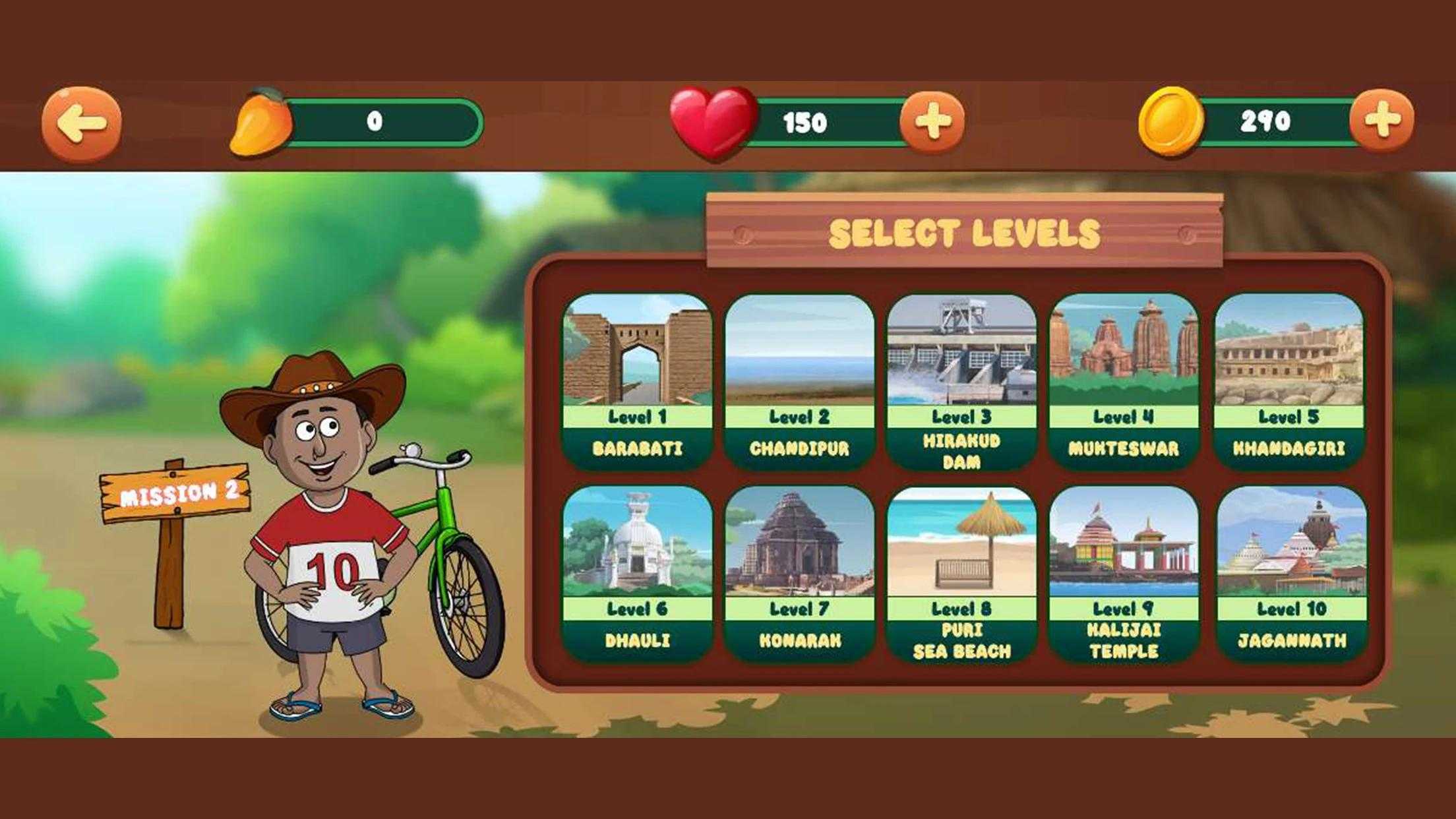Choose the Level 2 Chandipur tile

pos(799,380)
